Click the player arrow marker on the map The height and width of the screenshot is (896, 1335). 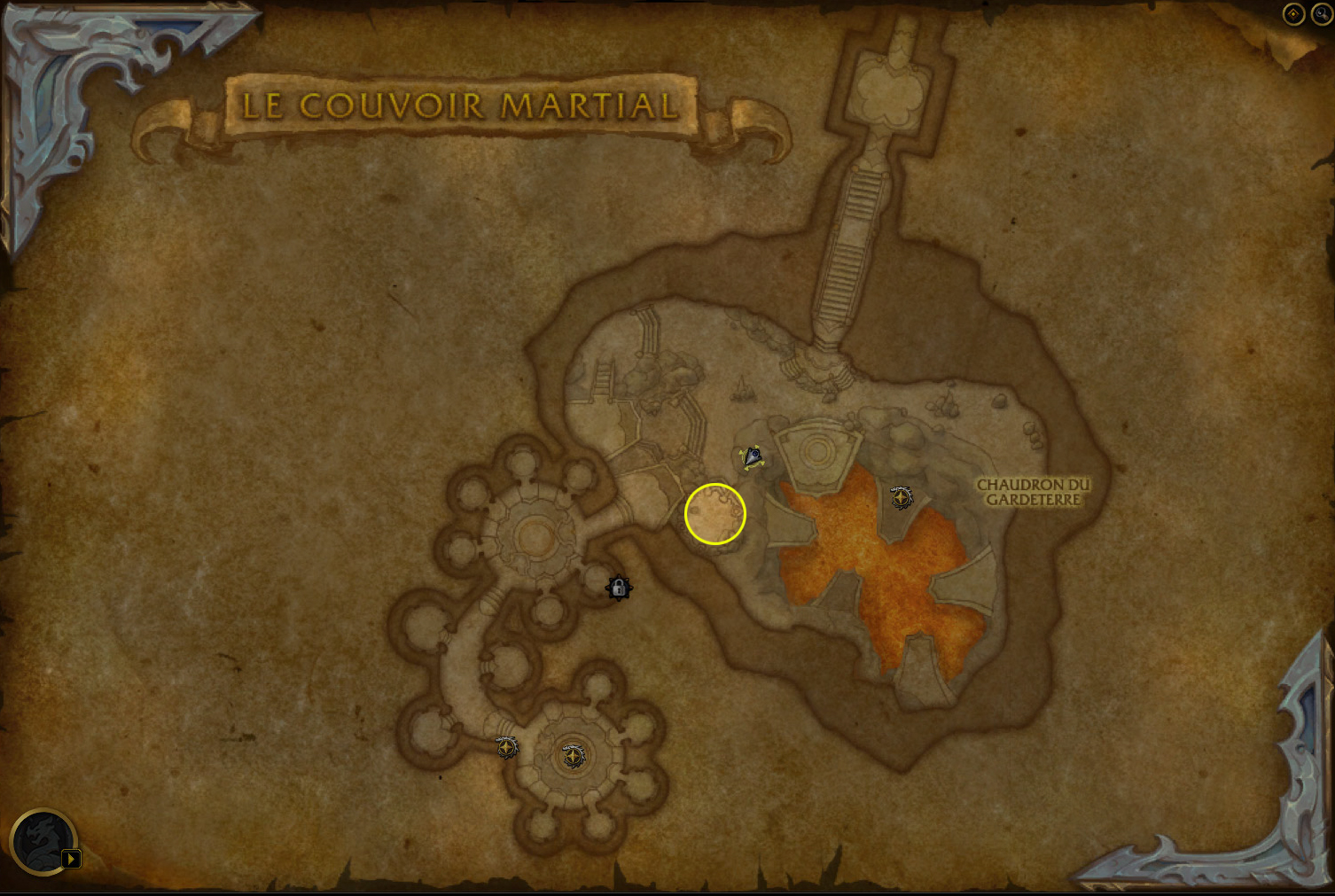coord(753,457)
